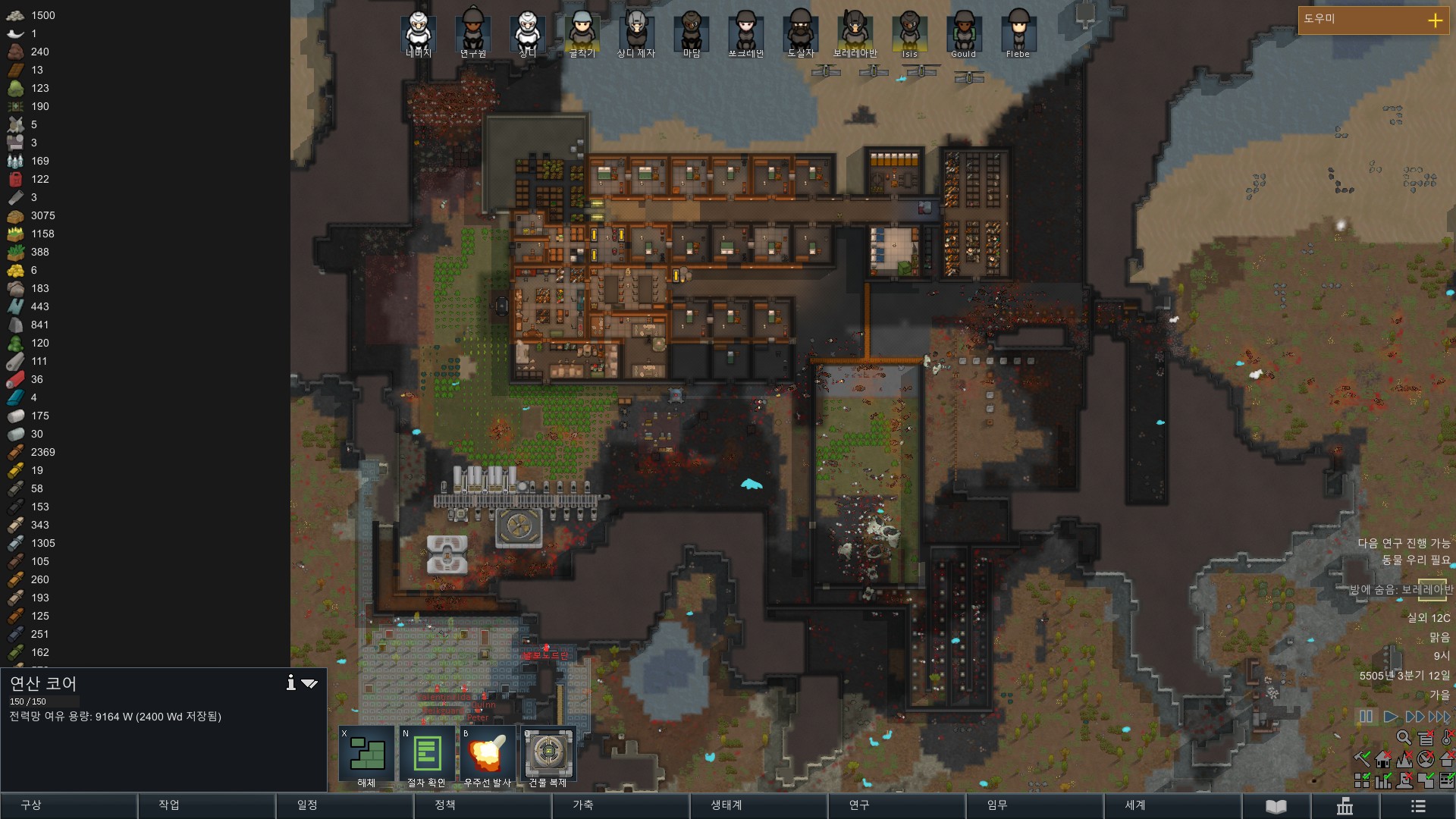Activate the 우주선 발사 ship launch button
1456x819 pixels.
(x=488, y=755)
